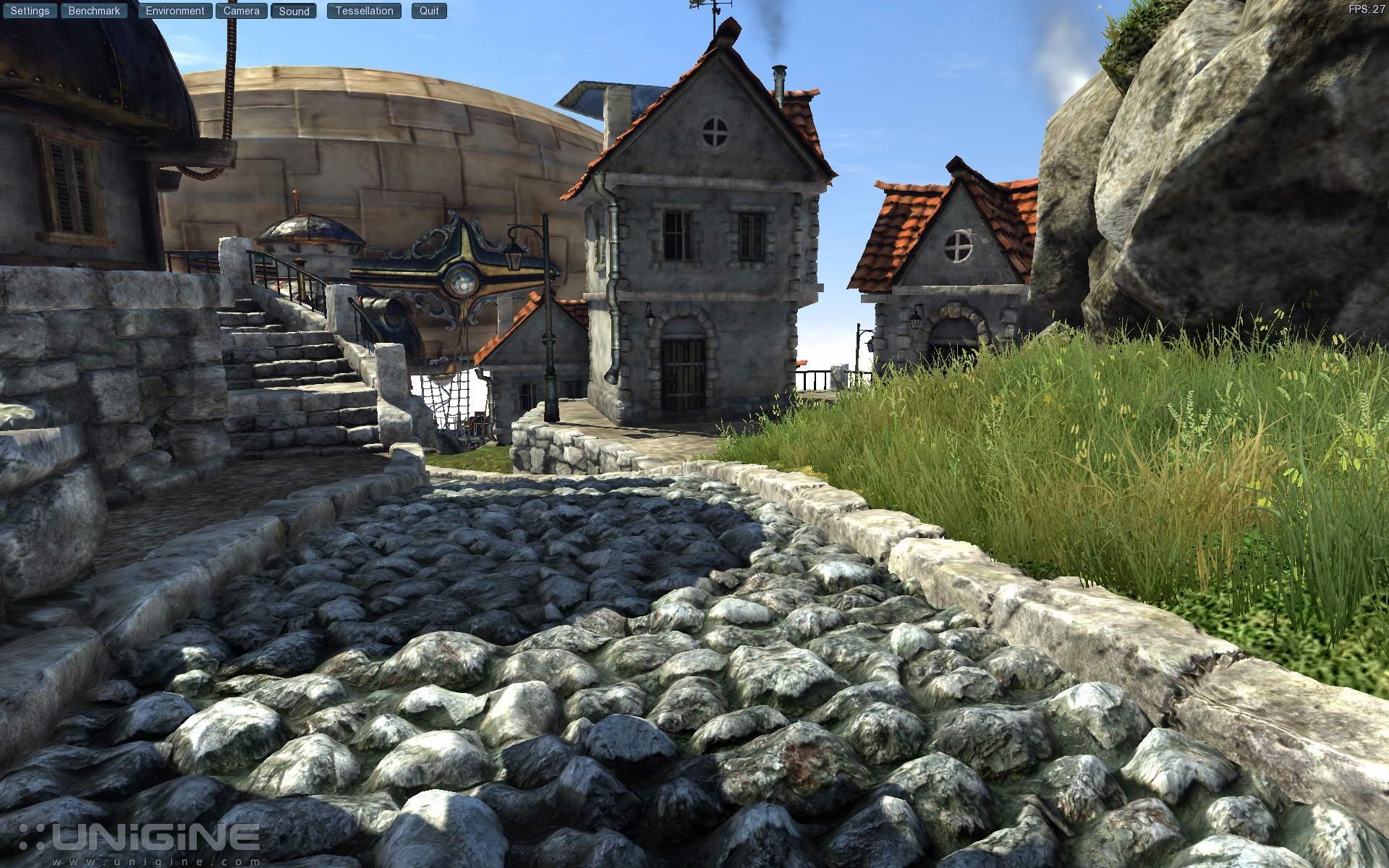Start the Benchmark run

(94, 11)
